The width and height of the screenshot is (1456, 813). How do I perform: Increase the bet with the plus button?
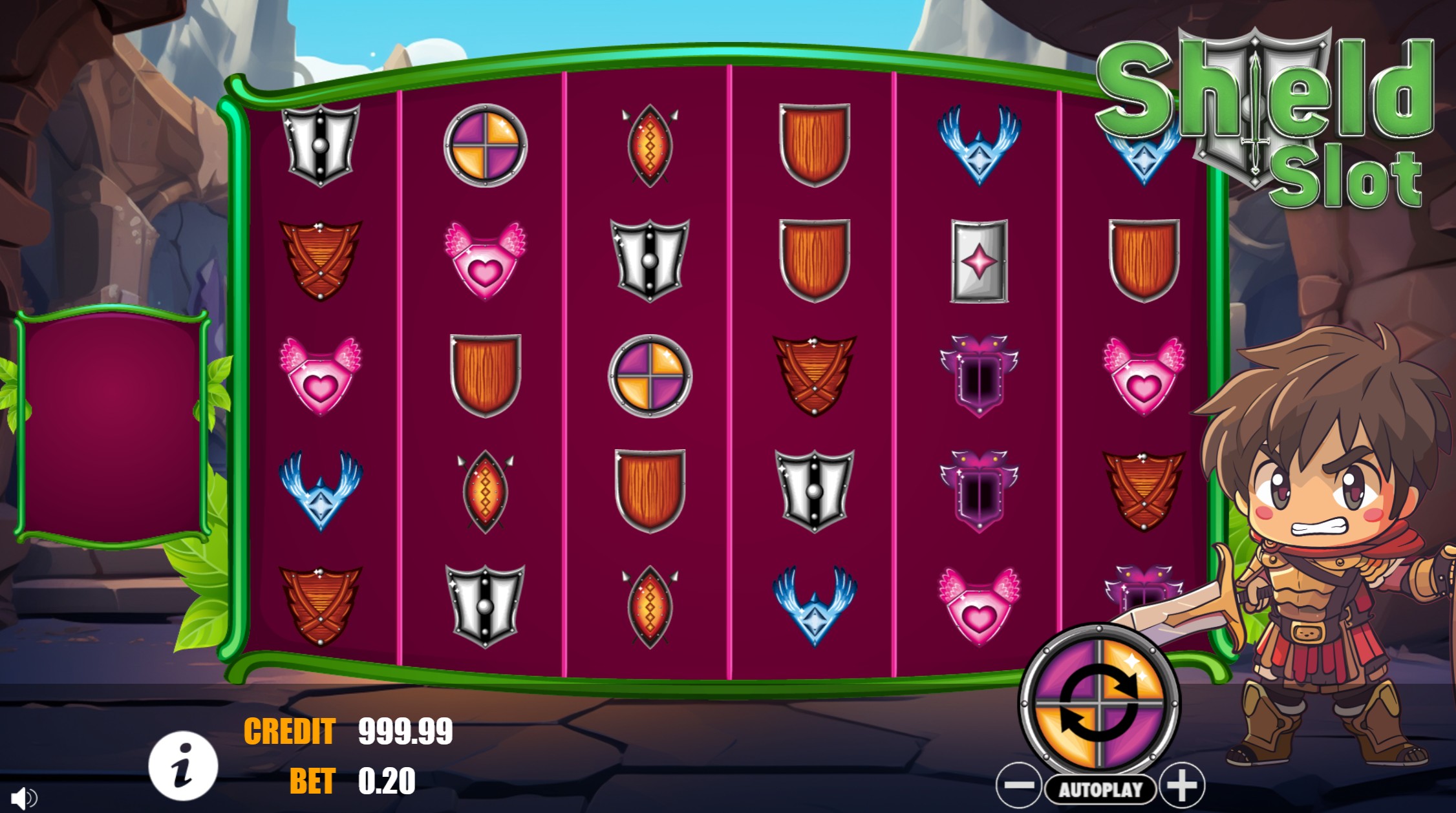(x=1182, y=786)
